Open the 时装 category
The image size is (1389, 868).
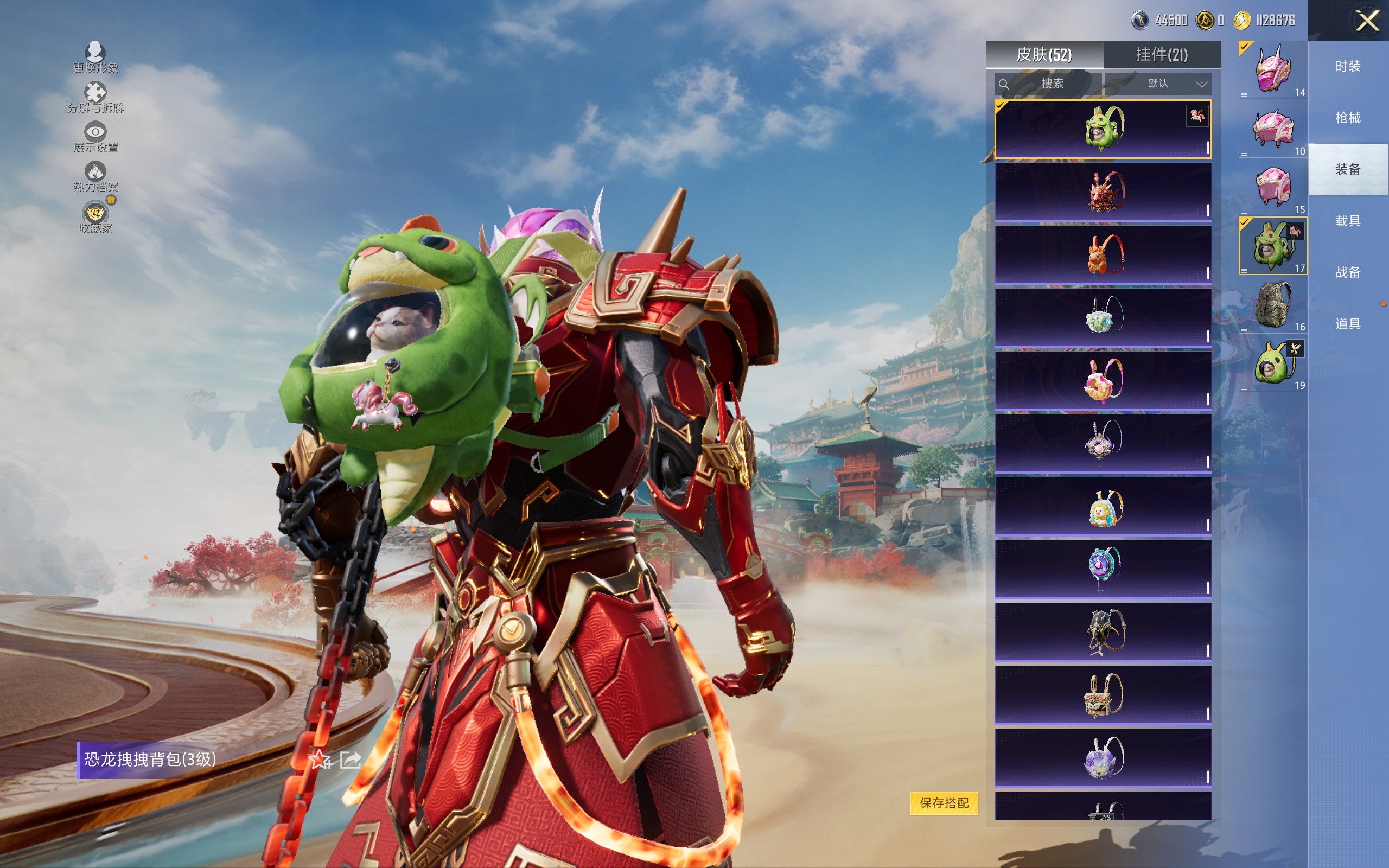click(x=1348, y=67)
